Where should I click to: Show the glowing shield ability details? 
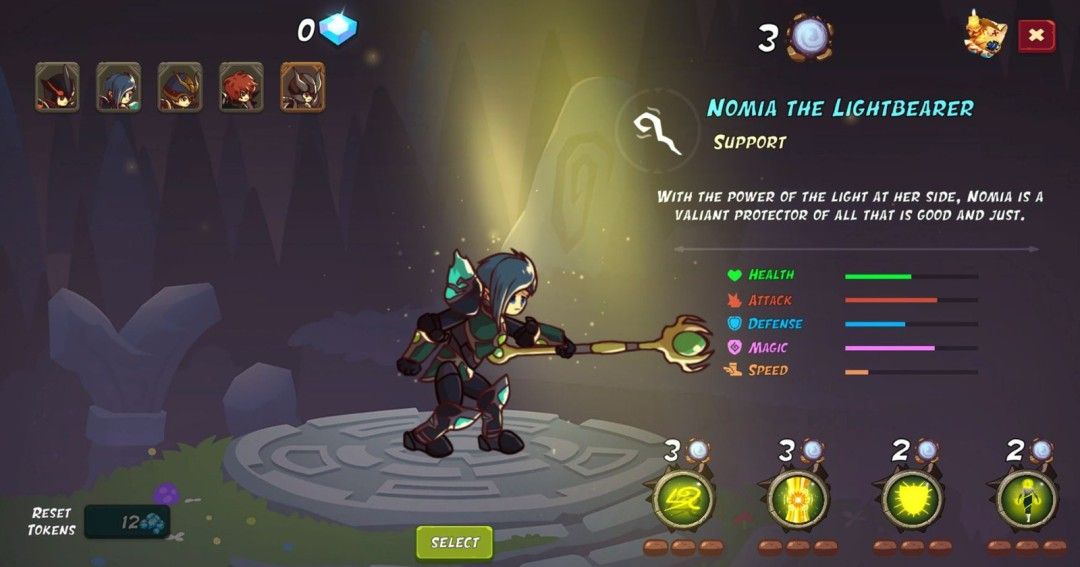point(912,499)
